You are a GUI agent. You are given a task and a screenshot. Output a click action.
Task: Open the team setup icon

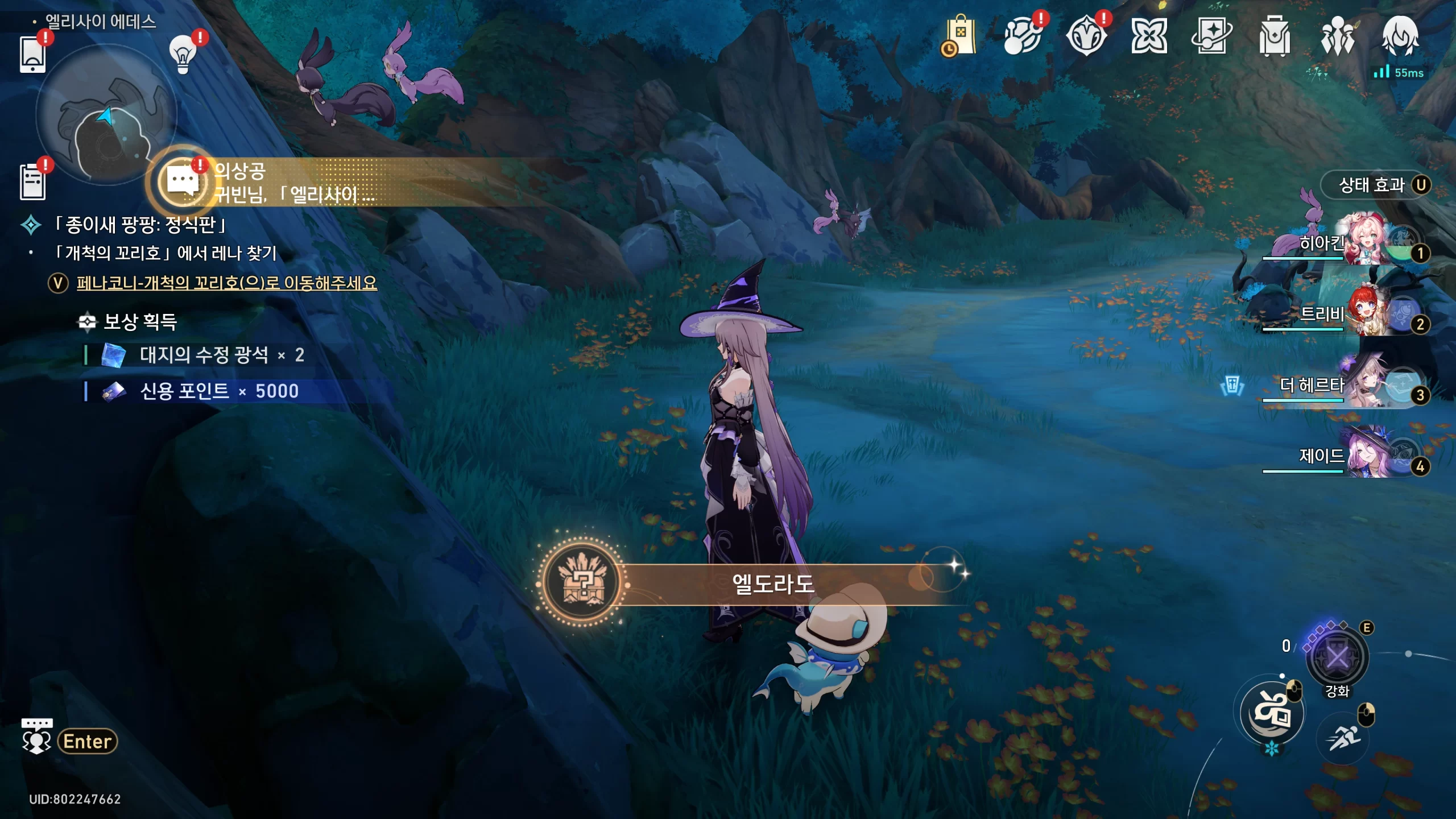pos(1338,36)
